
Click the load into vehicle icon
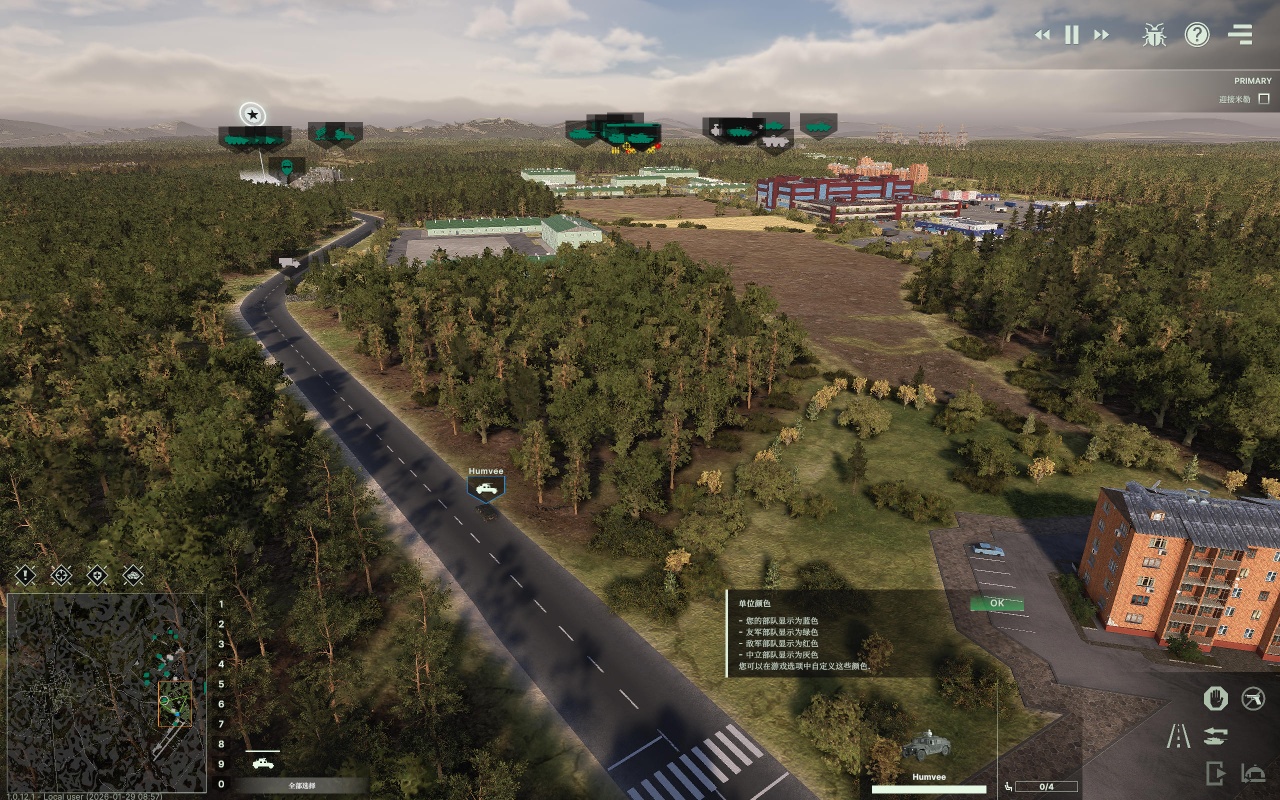1253,772
